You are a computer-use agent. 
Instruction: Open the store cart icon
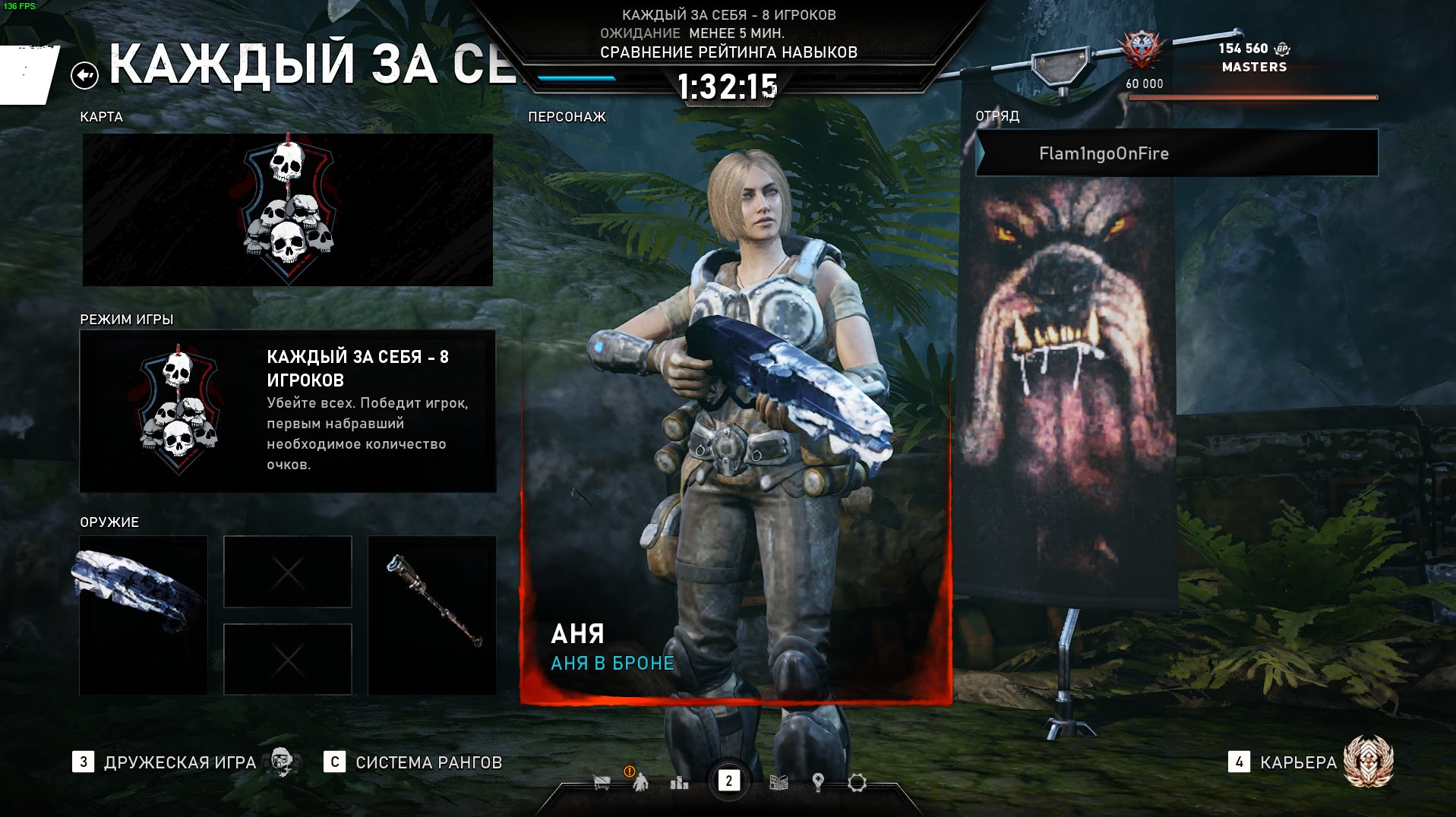pos(602,782)
